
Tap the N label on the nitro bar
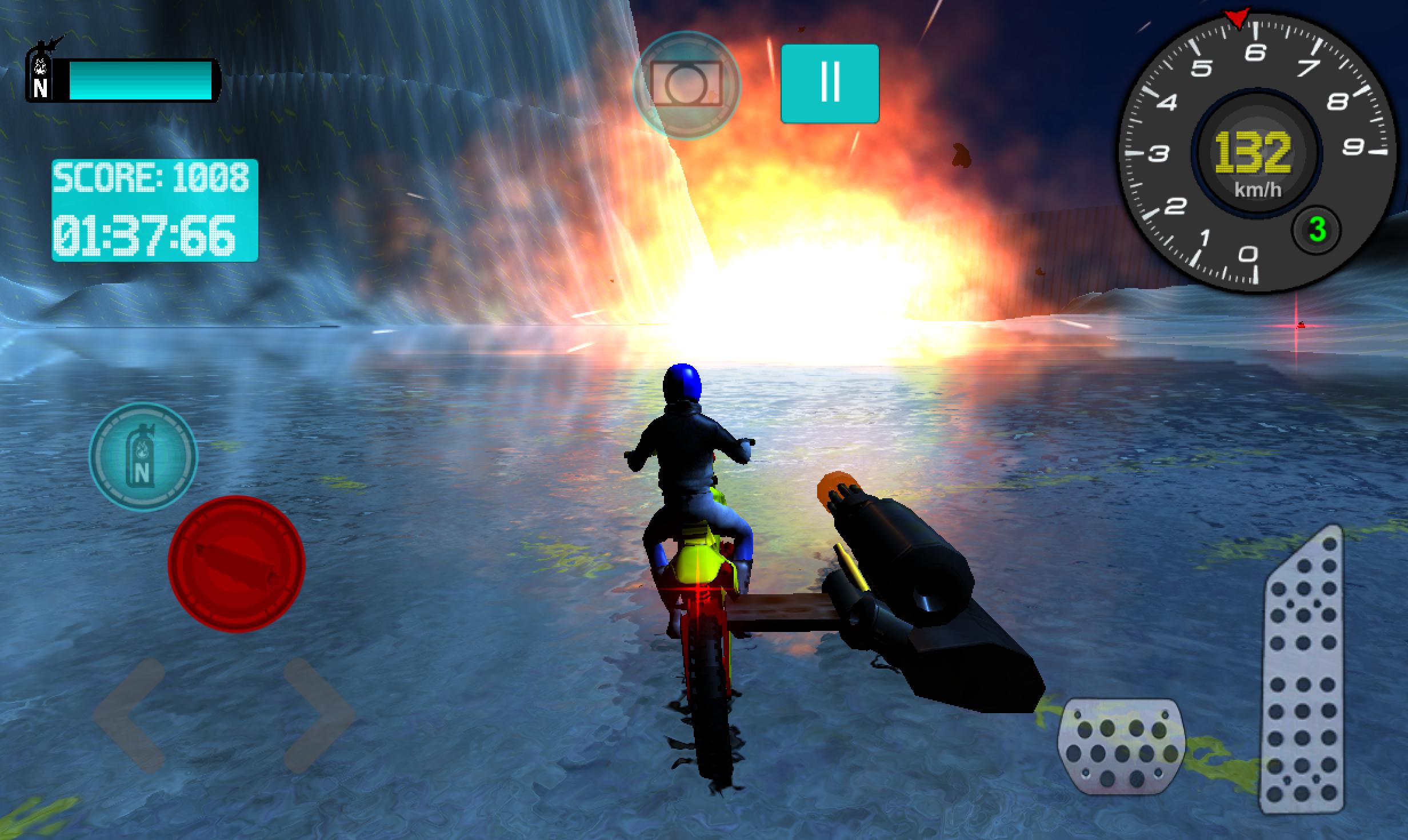coord(41,87)
